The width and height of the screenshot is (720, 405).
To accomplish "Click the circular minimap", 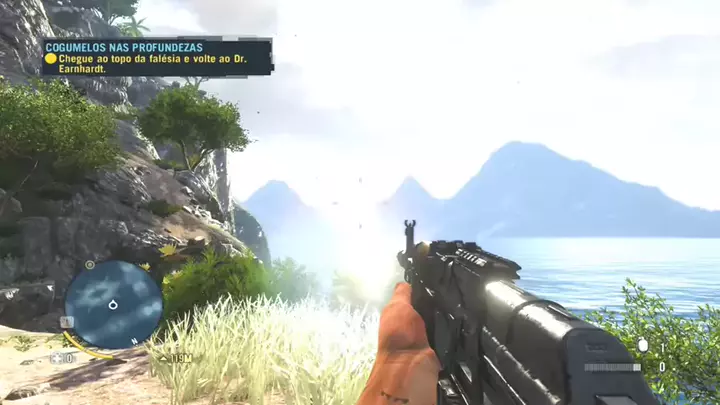I will [113, 305].
